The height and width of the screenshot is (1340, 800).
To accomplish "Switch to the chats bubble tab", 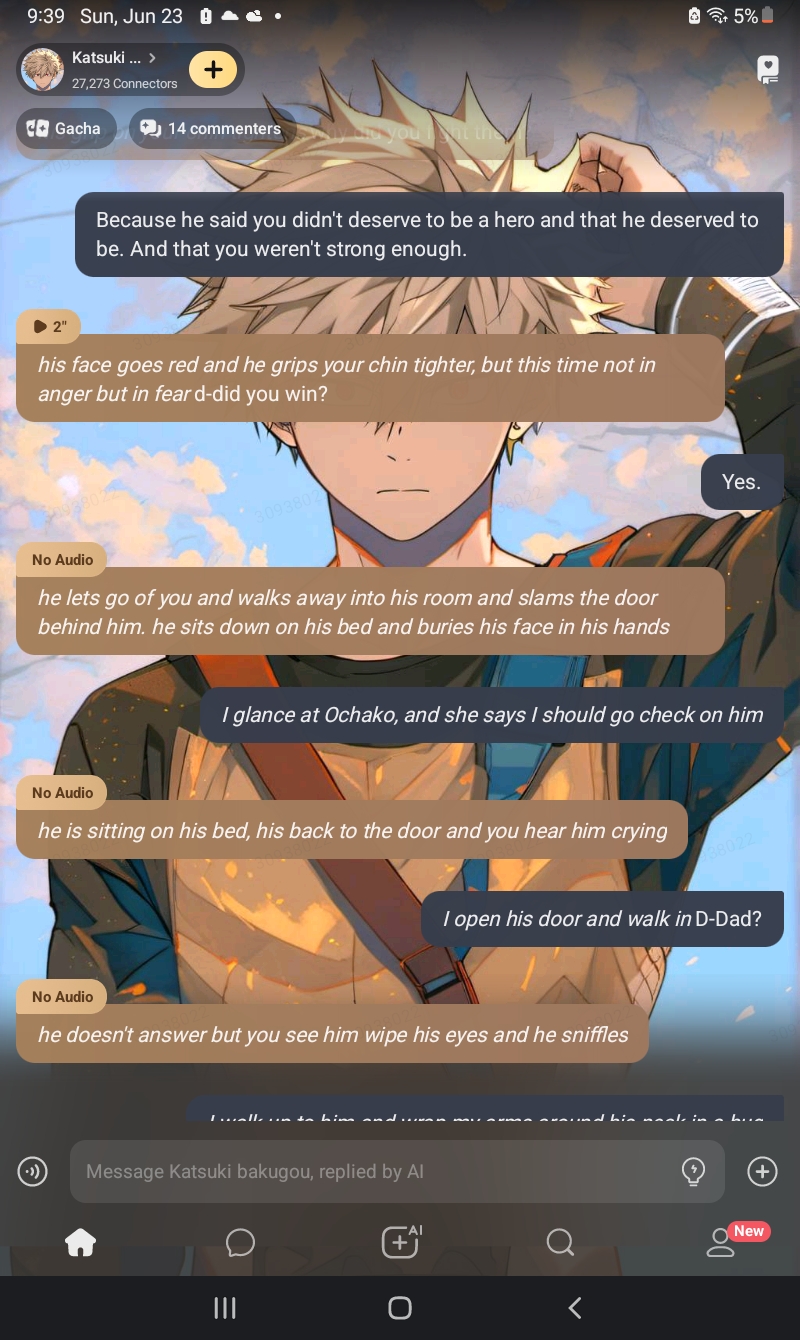I will click(x=240, y=1242).
